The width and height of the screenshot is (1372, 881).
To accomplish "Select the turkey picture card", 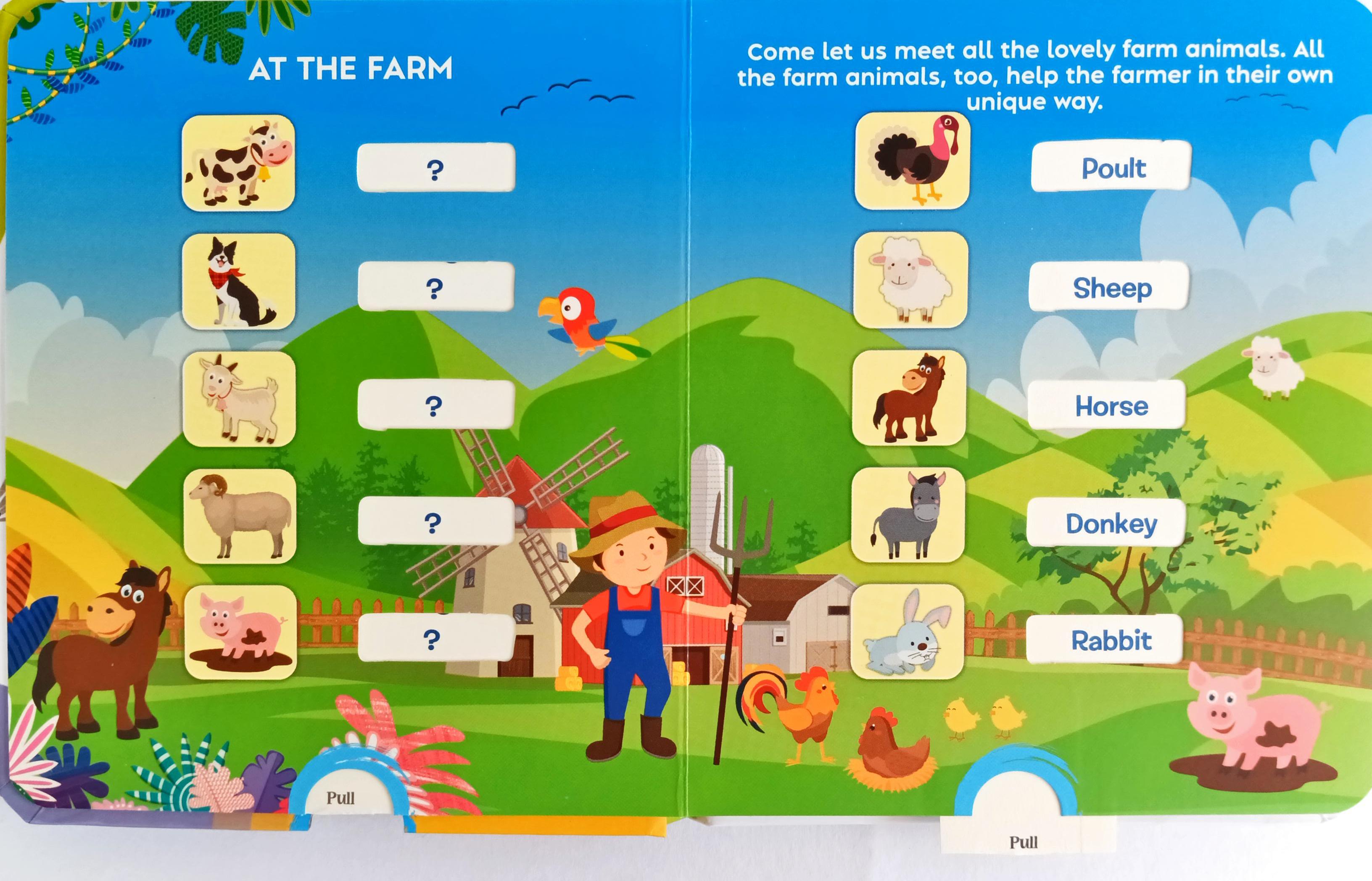I will (x=913, y=161).
